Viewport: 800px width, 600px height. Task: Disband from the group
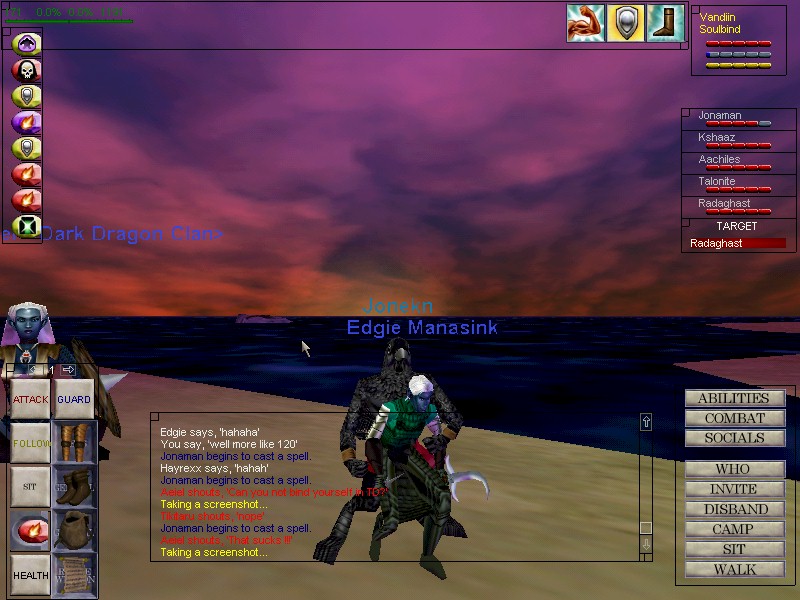coord(734,509)
